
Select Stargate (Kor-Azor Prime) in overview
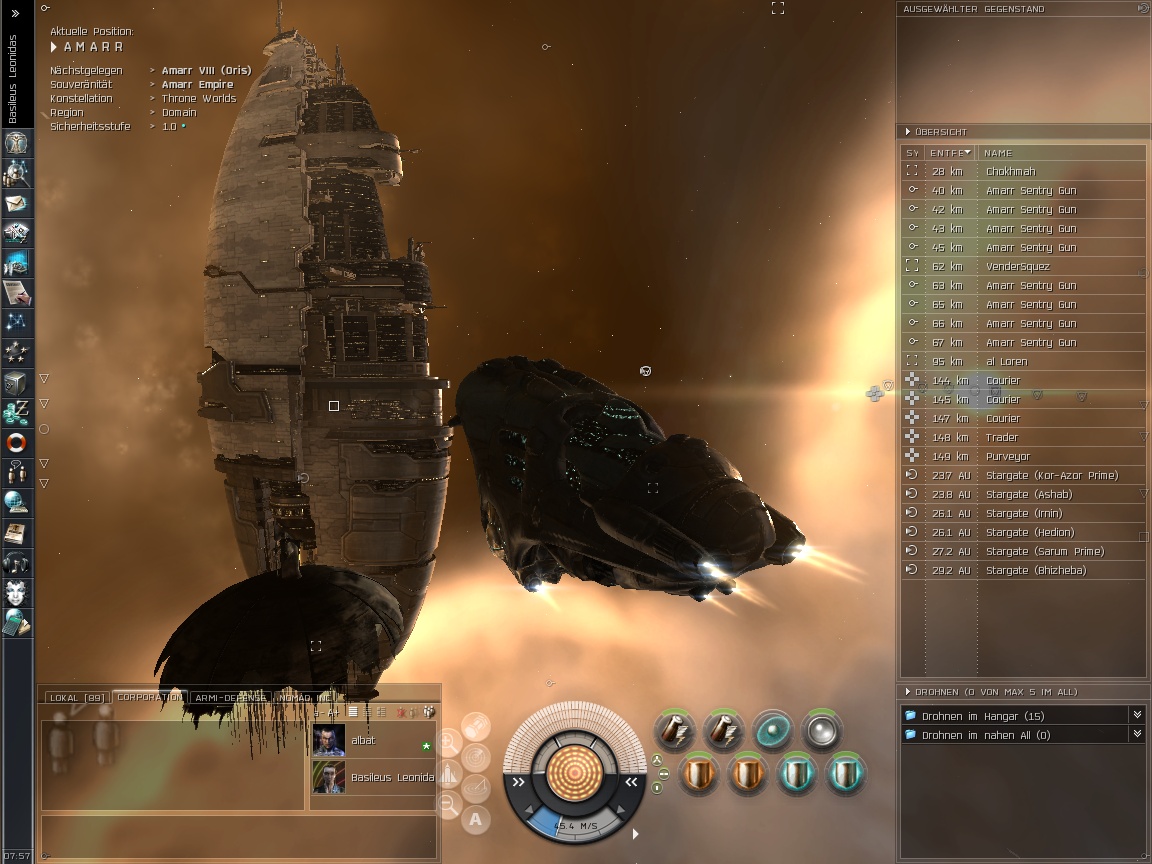click(1051, 476)
